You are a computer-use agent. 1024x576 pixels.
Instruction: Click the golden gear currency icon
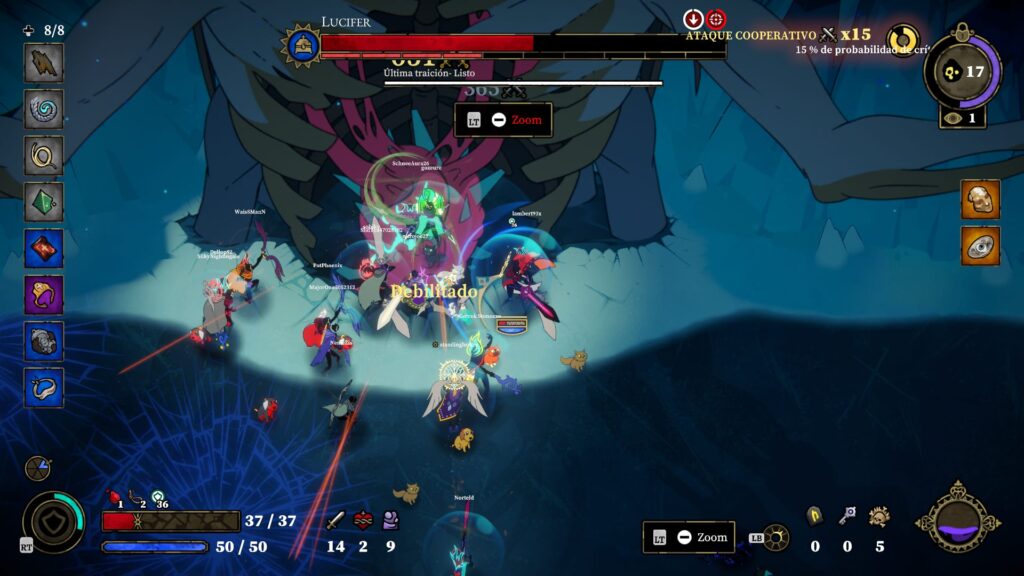click(879, 517)
